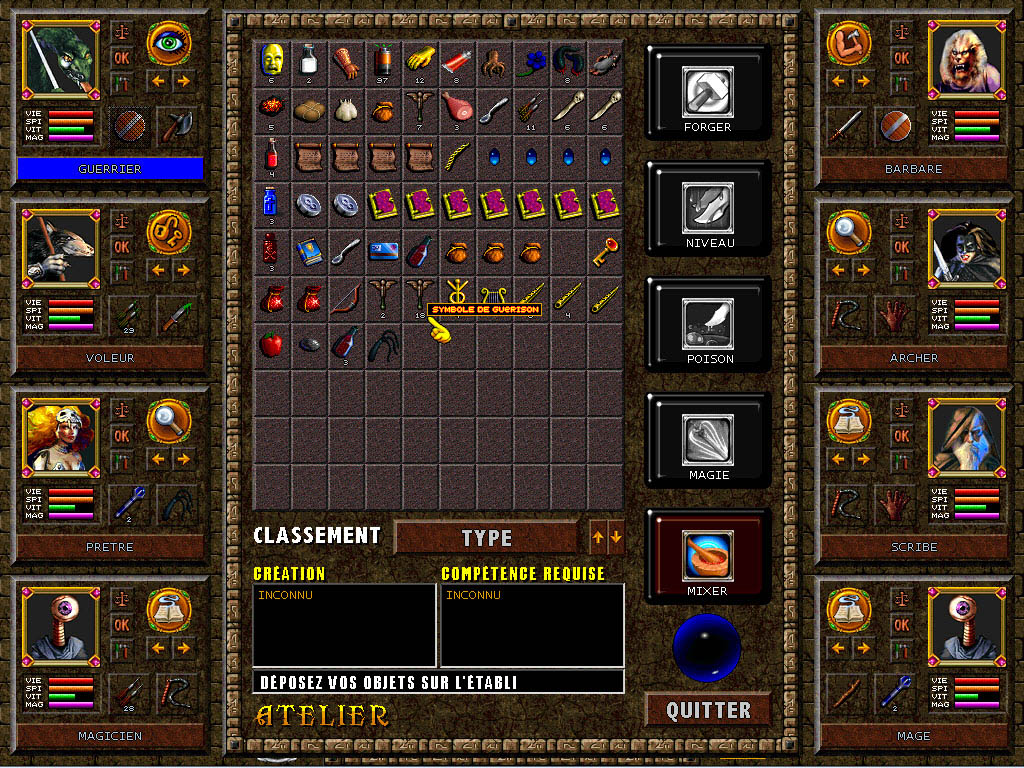The width and height of the screenshot is (1024, 768).
Task: Pick the yellow mask item
Action: (x=271, y=58)
